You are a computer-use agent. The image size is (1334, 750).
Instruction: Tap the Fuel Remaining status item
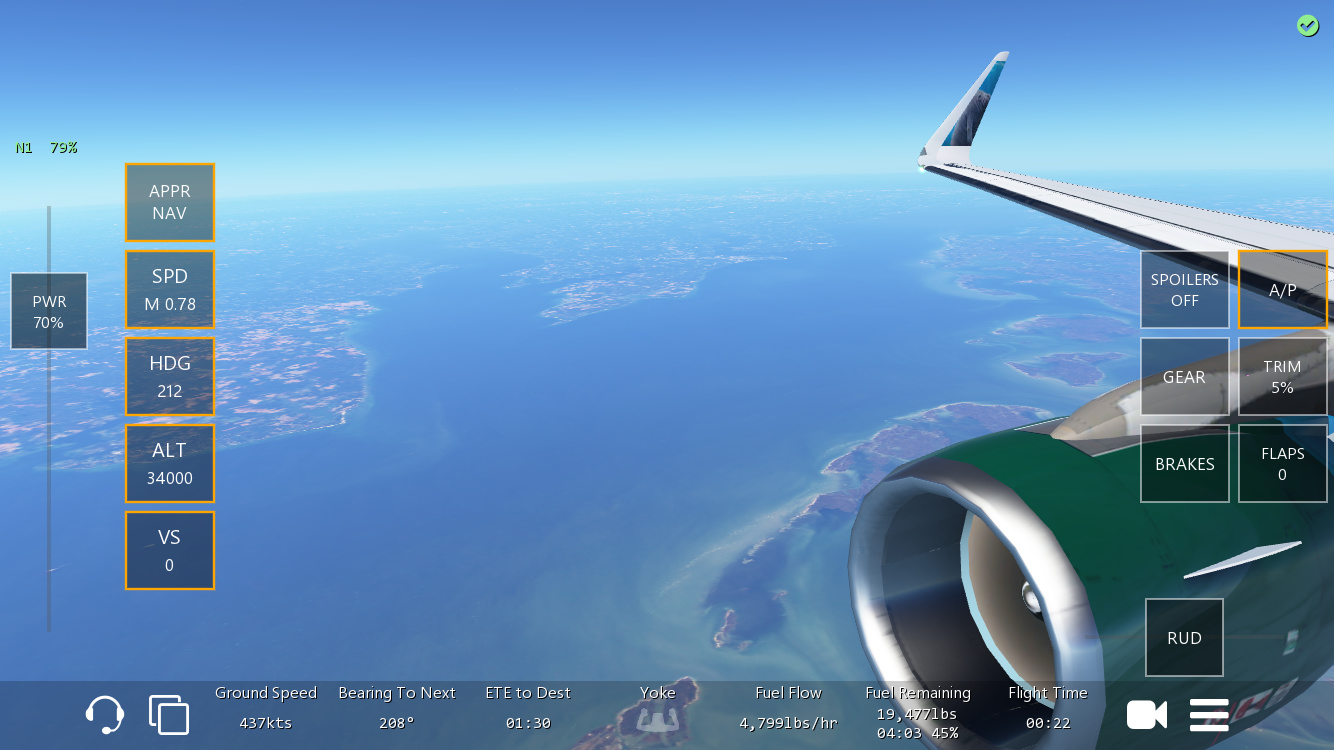tap(918, 712)
